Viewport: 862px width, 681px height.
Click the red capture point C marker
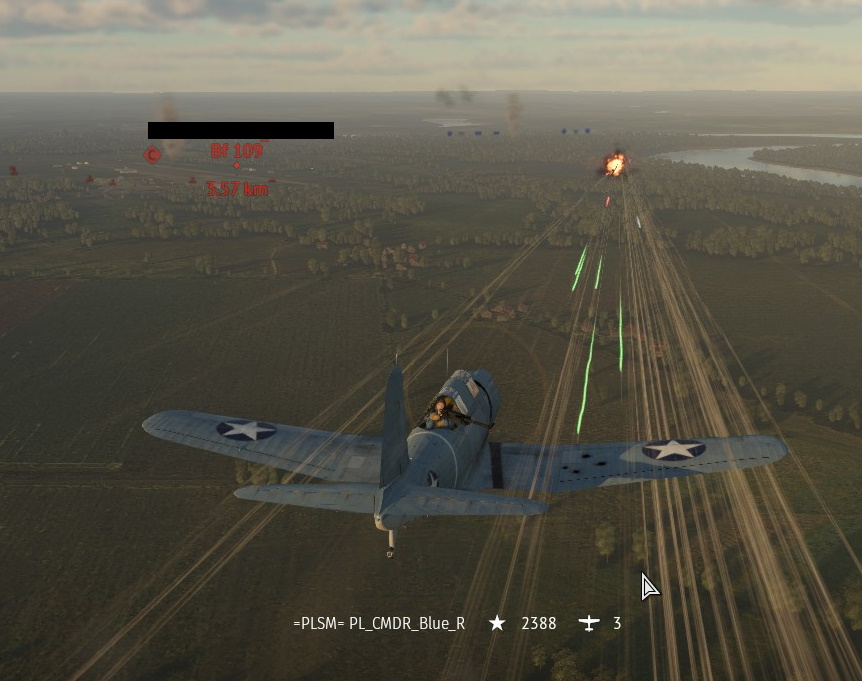152,155
